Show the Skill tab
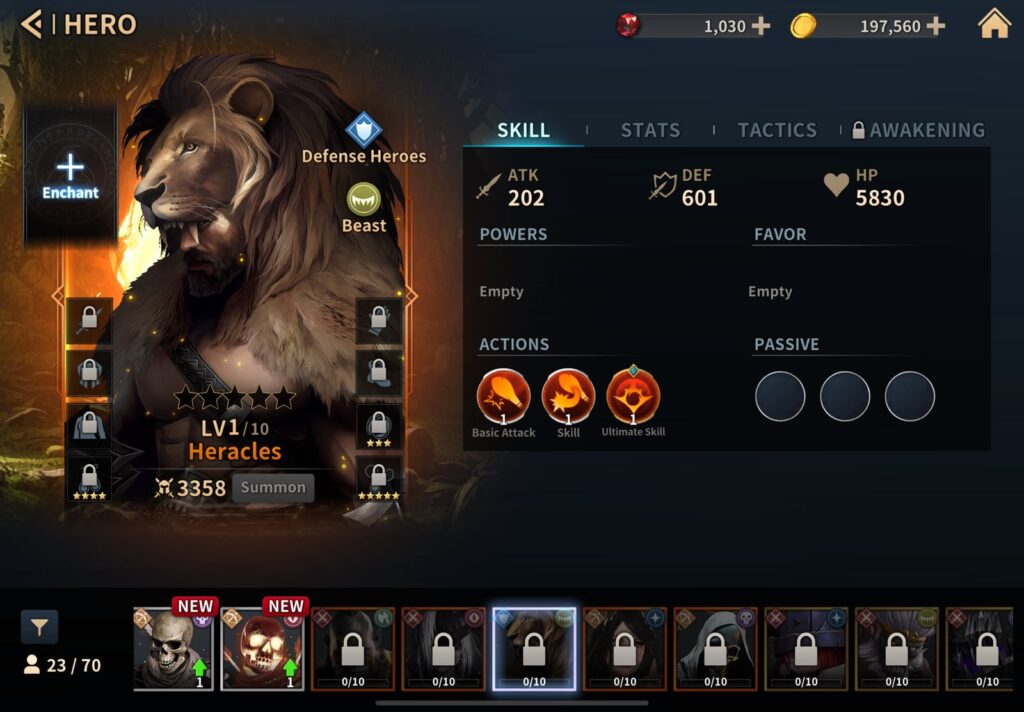1024x712 pixels. click(523, 130)
